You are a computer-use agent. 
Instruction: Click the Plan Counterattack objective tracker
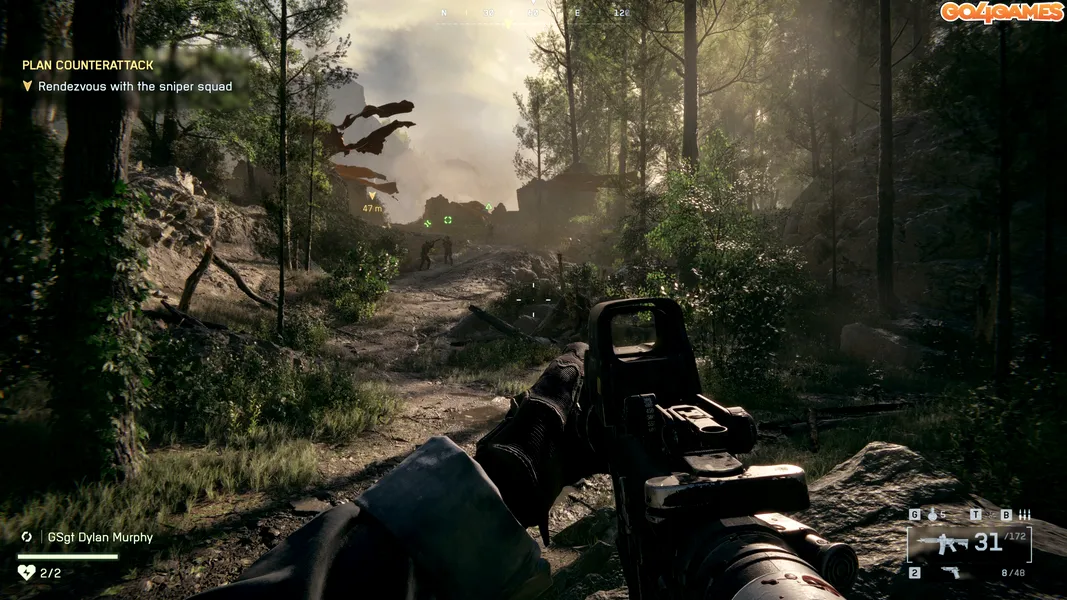[88, 65]
